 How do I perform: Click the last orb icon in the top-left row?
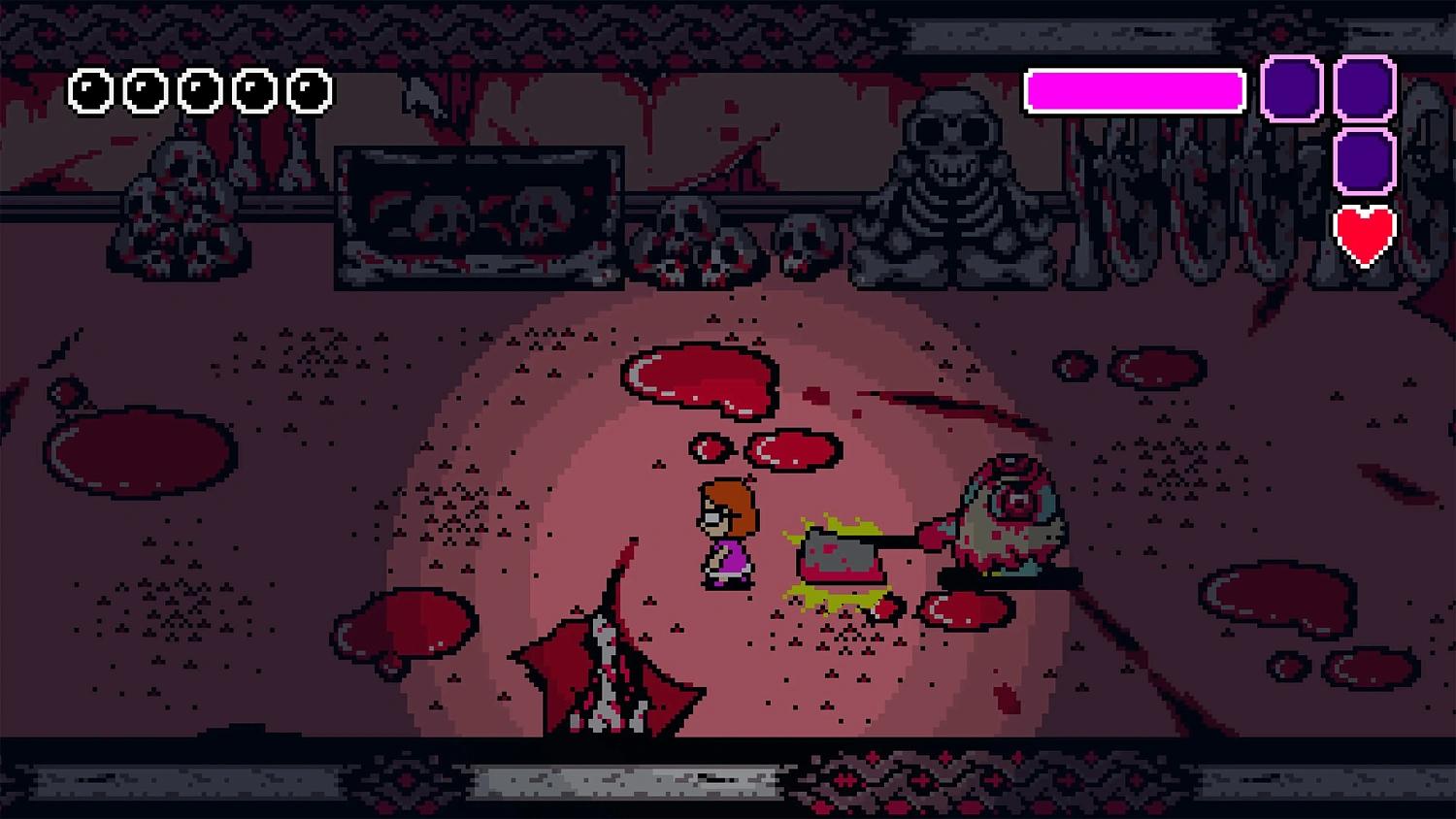point(309,92)
